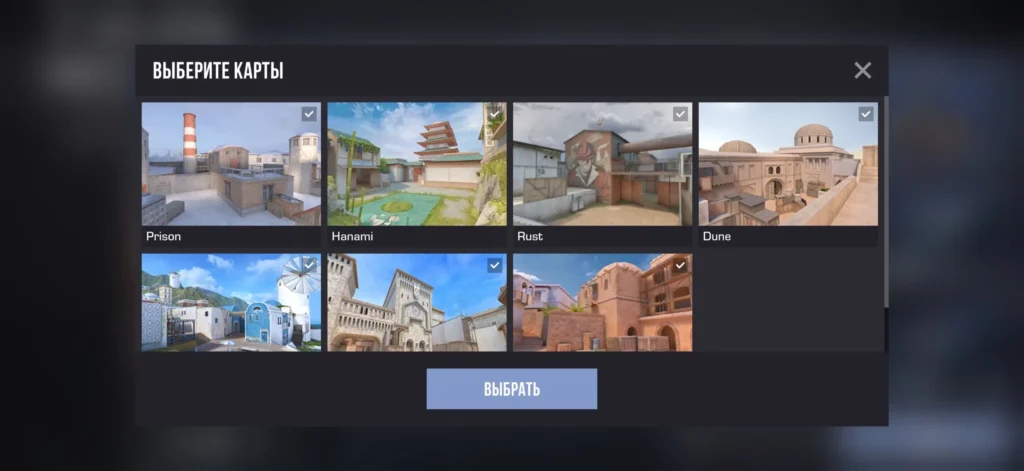Image resolution: width=1024 pixels, height=471 pixels.
Task: Uncheck the Rust map checkbox
Action: (680, 114)
